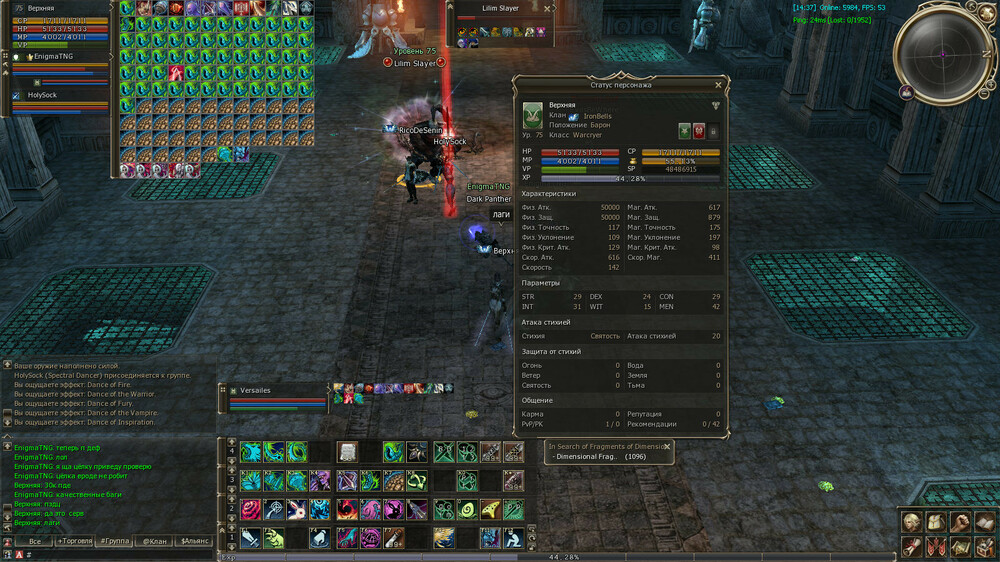Switch chat to the Все tab
Image resolution: width=1000 pixels, height=562 pixels.
point(34,541)
